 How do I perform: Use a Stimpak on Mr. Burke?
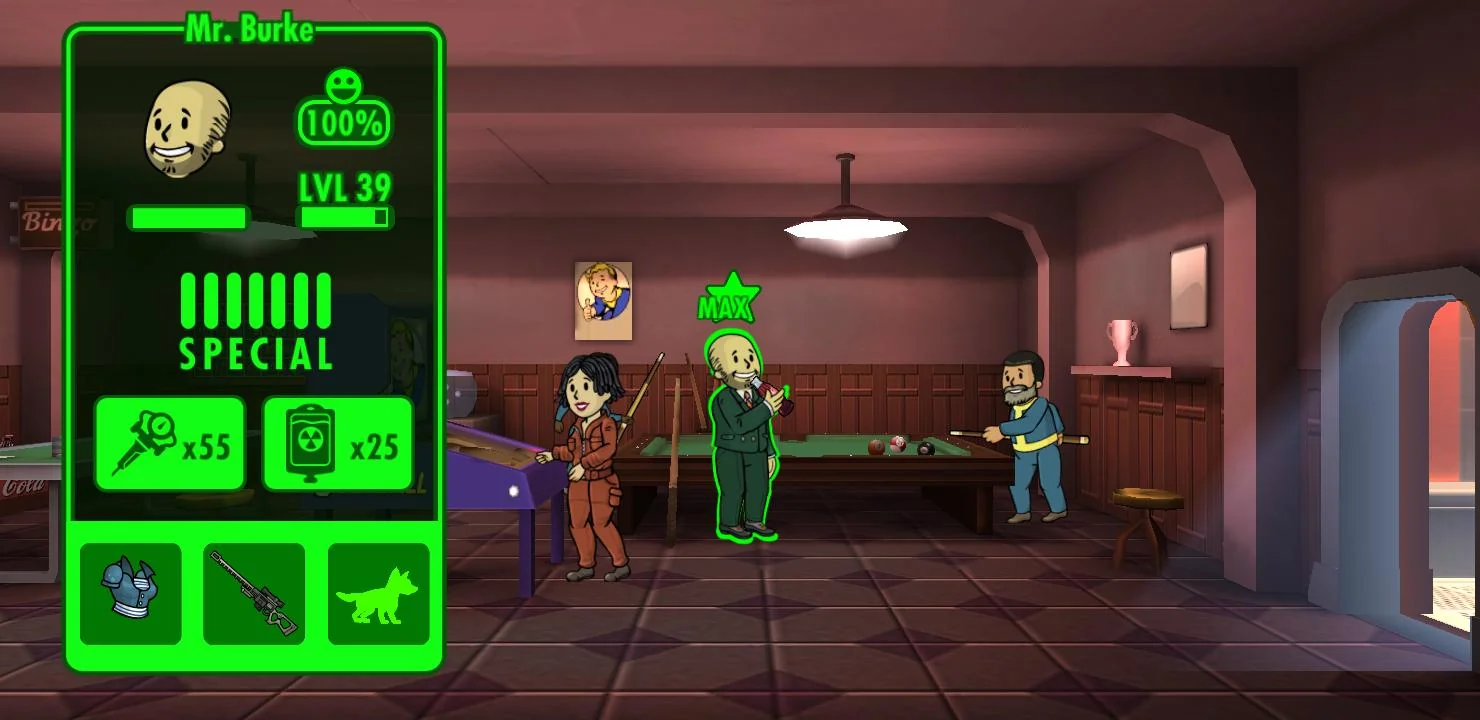click(170, 444)
